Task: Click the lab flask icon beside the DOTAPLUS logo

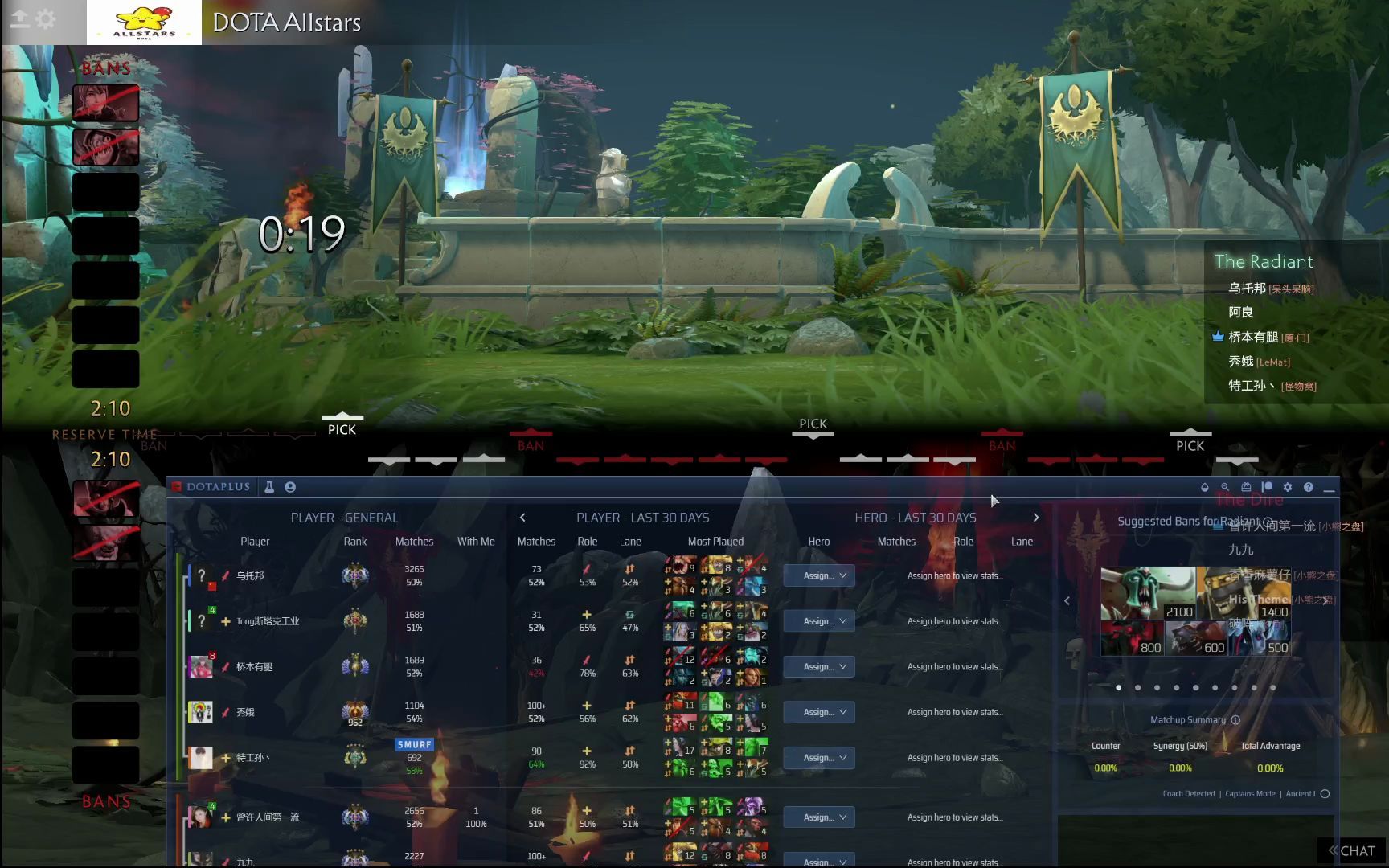Action: coord(269,487)
